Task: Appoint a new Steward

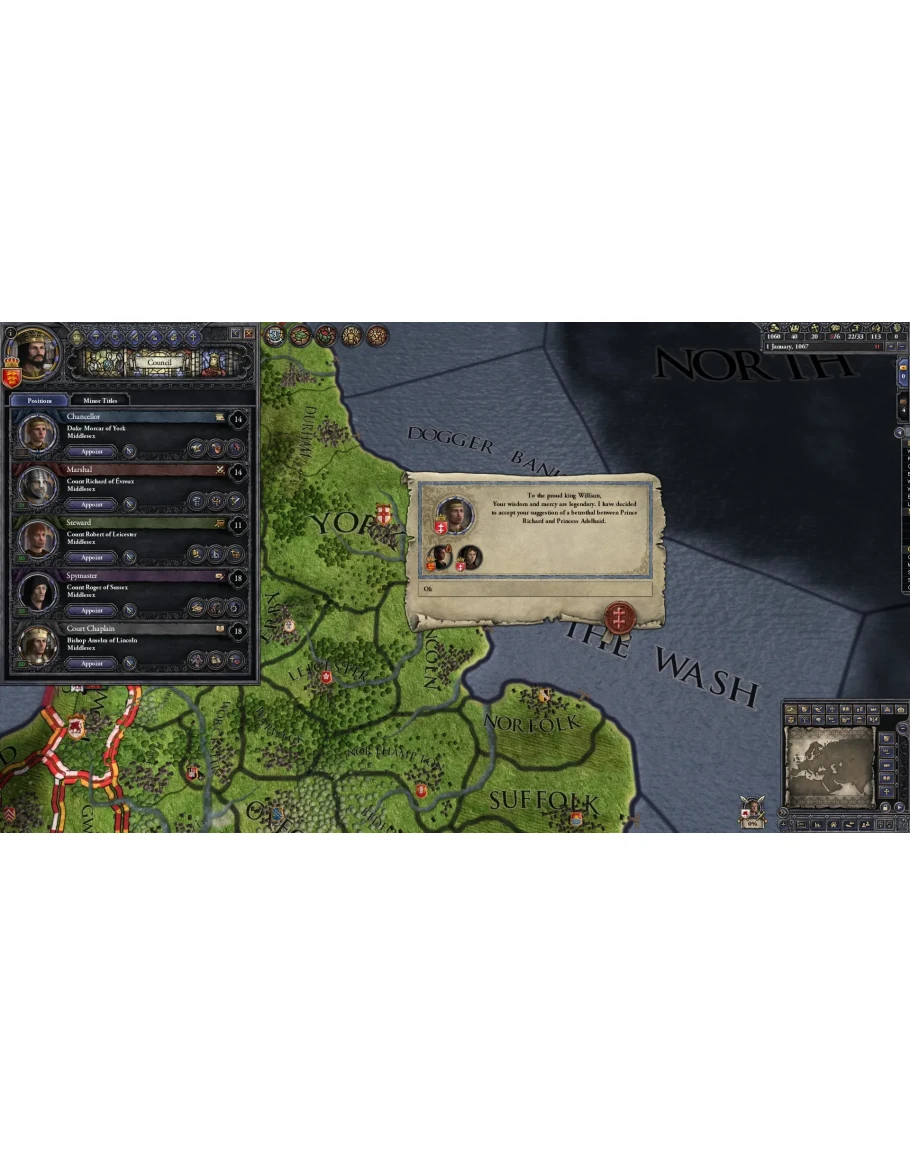Action: (x=92, y=557)
